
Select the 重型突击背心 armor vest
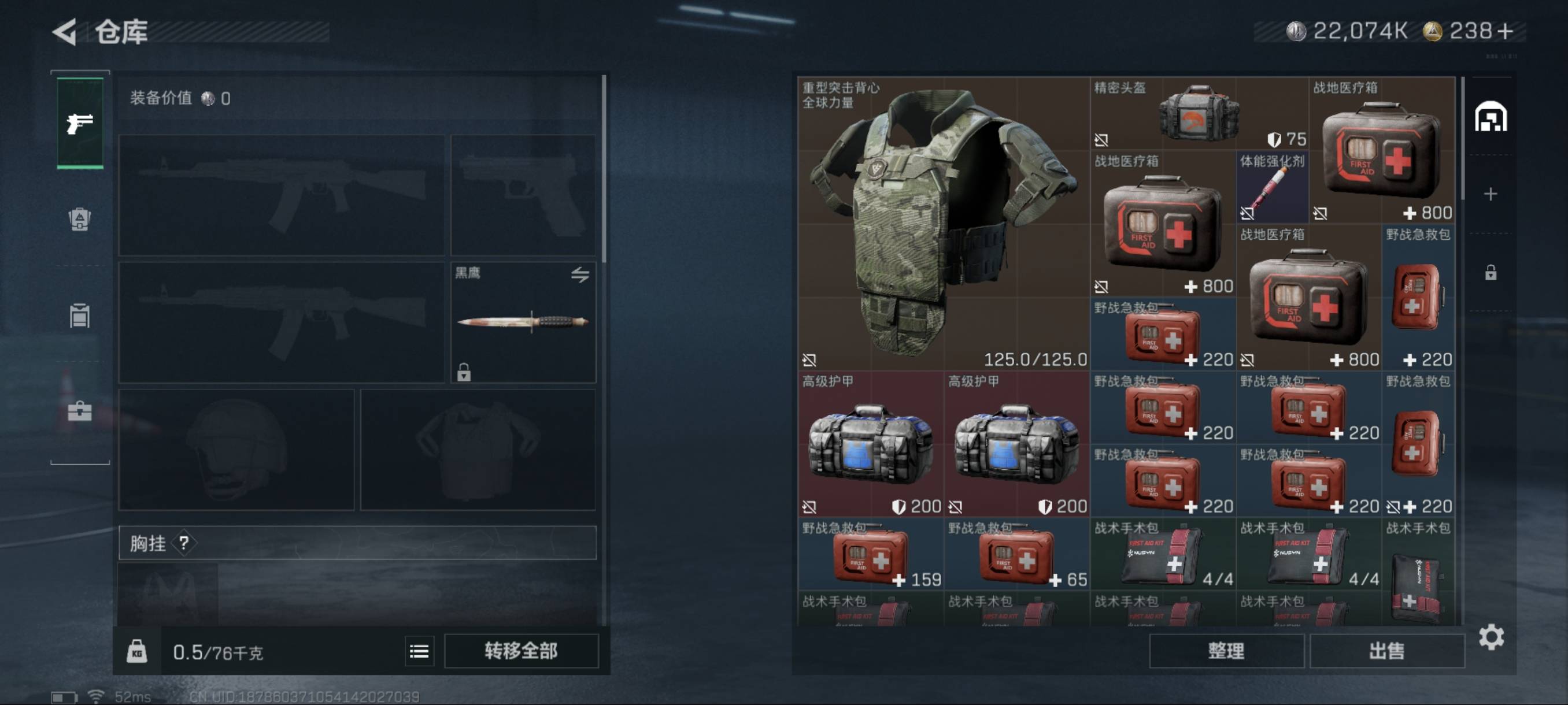[944, 223]
